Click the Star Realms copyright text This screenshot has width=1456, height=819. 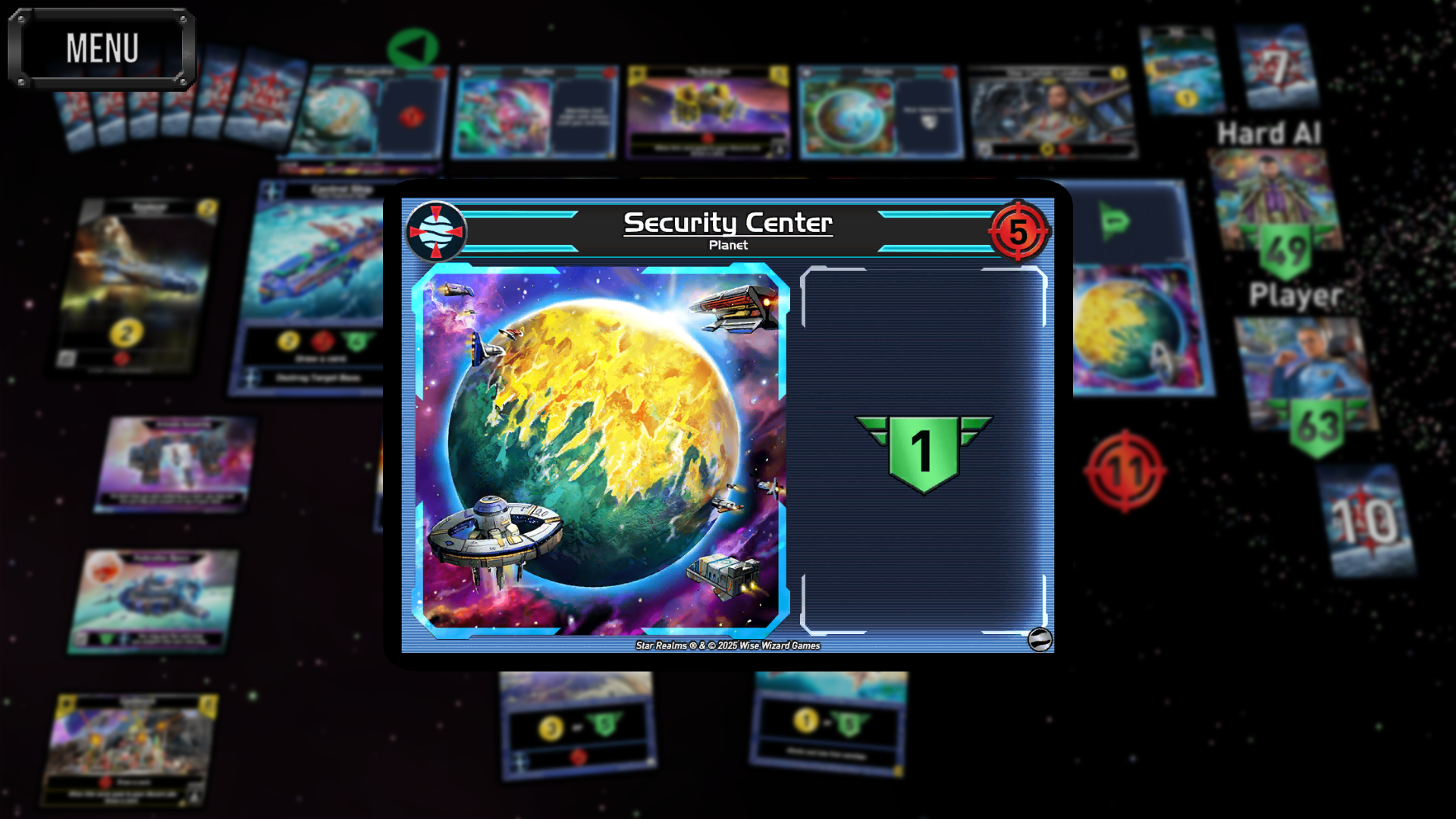coord(727,646)
